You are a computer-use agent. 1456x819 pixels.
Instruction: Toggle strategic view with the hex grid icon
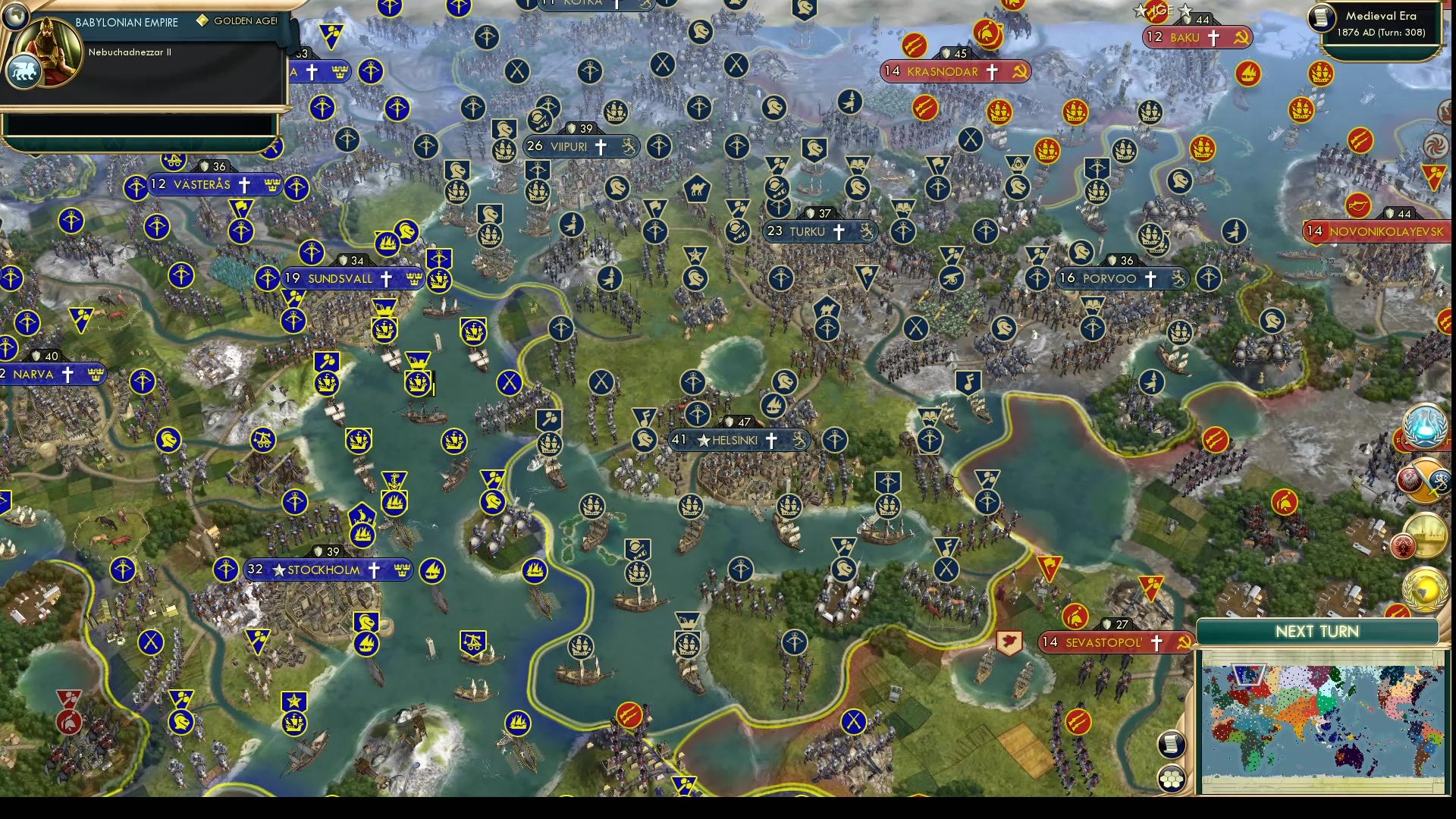tap(1172, 778)
